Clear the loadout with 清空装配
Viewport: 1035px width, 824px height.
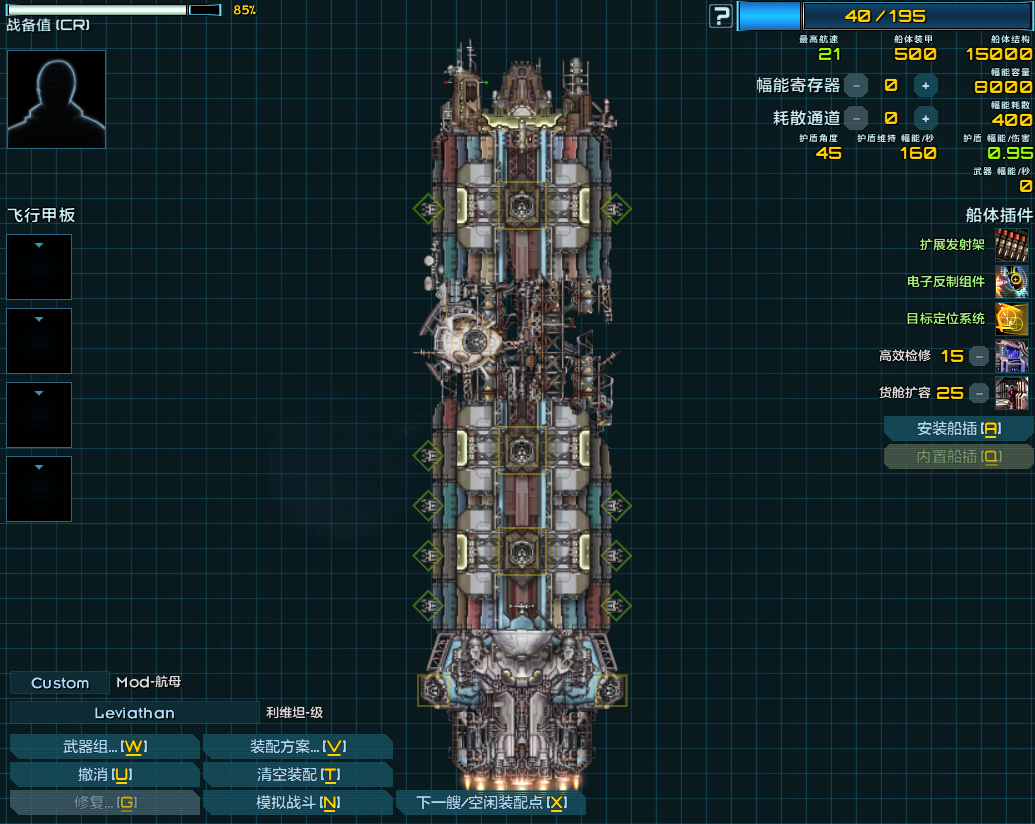[297, 774]
